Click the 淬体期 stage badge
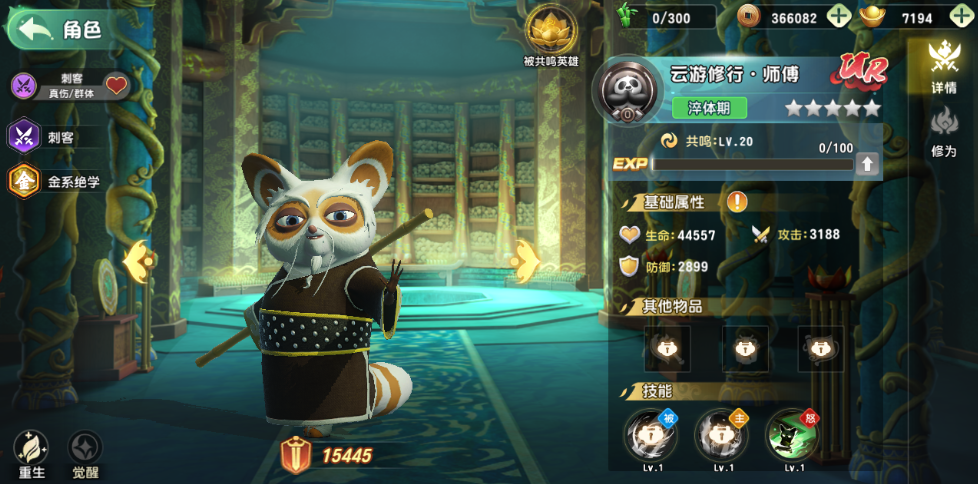Screen dimensions: 978x484 pos(709,107)
